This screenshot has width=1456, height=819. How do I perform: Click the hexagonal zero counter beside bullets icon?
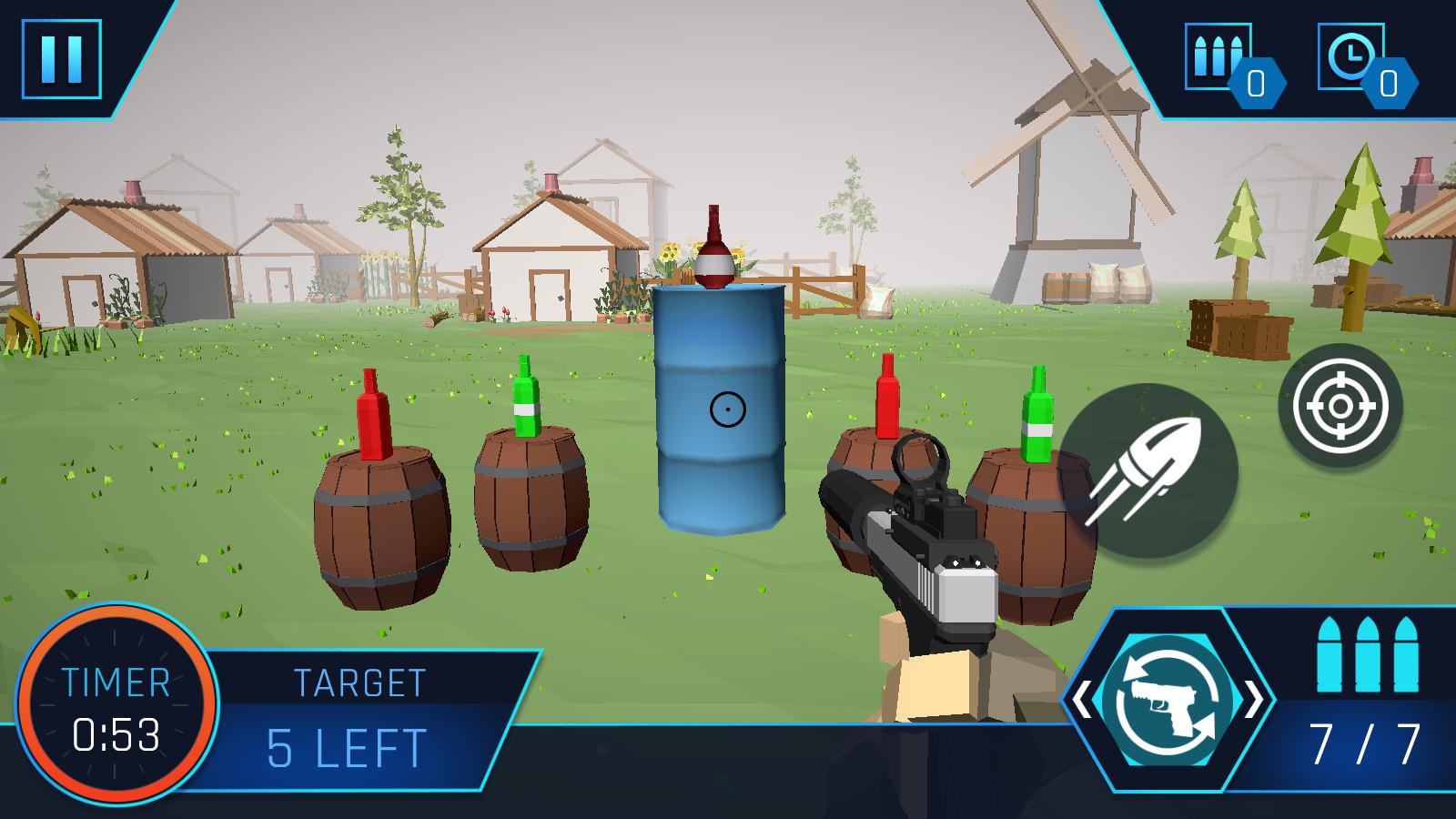[1259, 84]
